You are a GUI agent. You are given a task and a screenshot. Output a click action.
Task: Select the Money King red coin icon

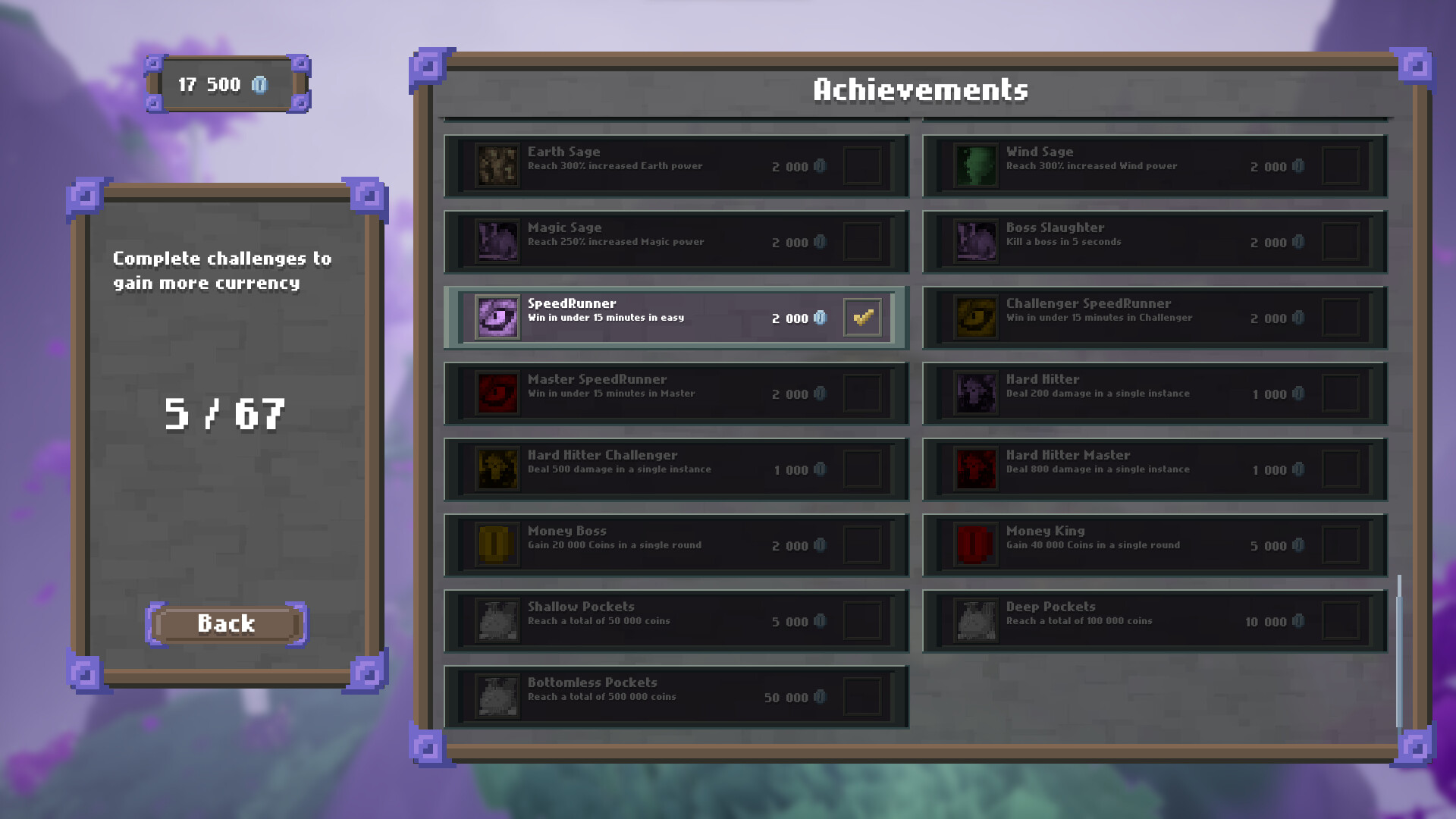pyautogui.click(x=976, y=544)
